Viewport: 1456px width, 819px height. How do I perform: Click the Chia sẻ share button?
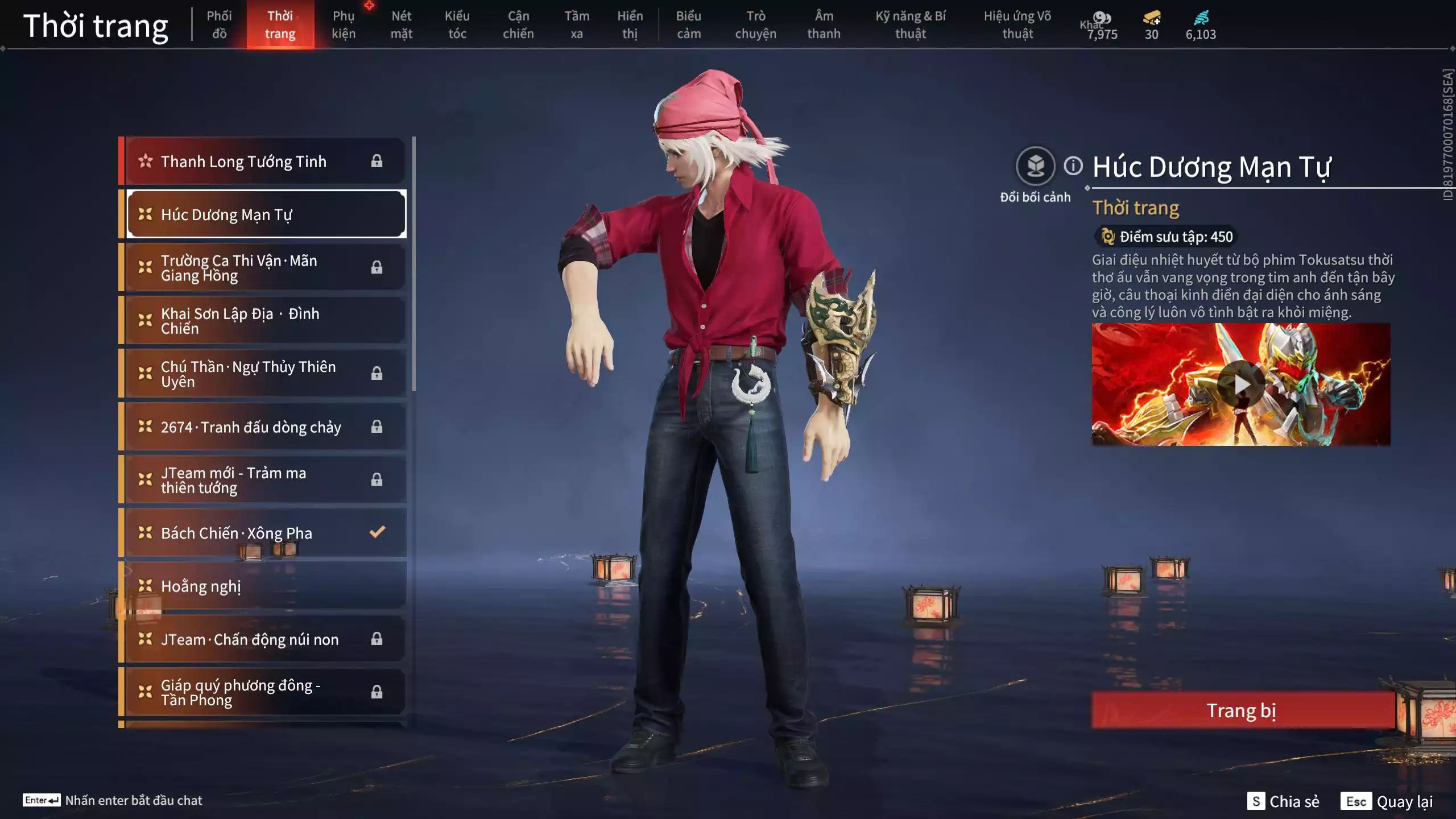1284,801
